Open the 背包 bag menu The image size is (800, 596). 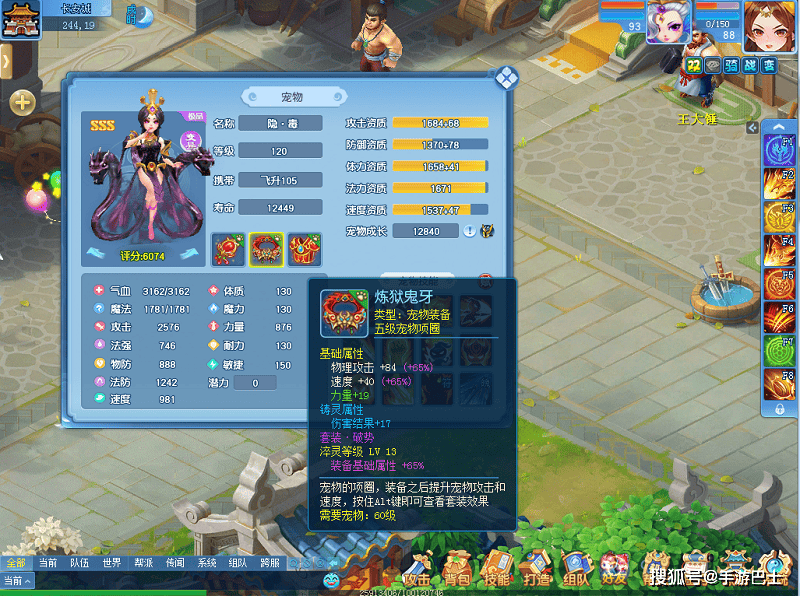coord(457,570)
